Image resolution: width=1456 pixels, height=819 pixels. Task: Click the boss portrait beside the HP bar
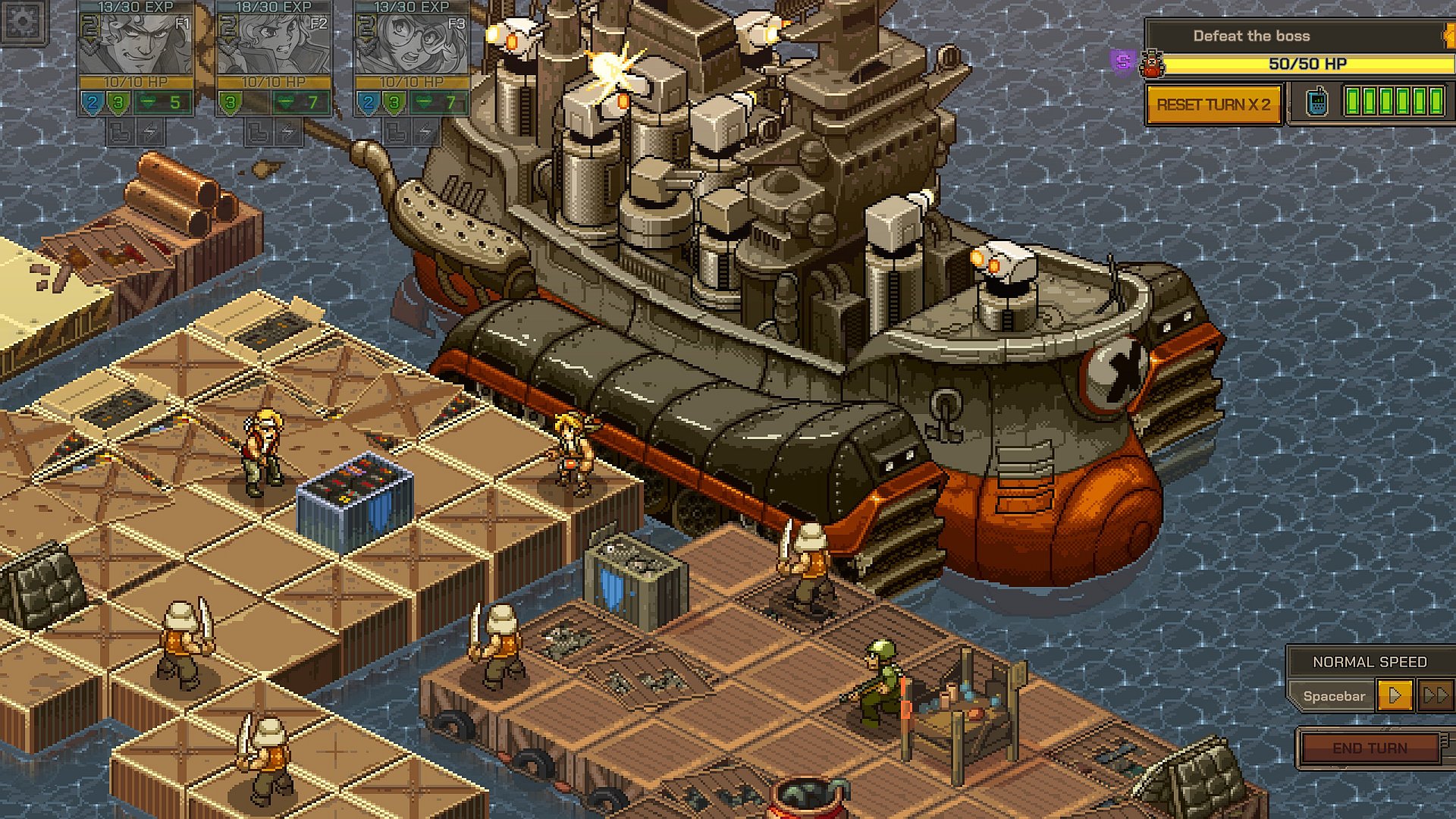click(1153, 64)
